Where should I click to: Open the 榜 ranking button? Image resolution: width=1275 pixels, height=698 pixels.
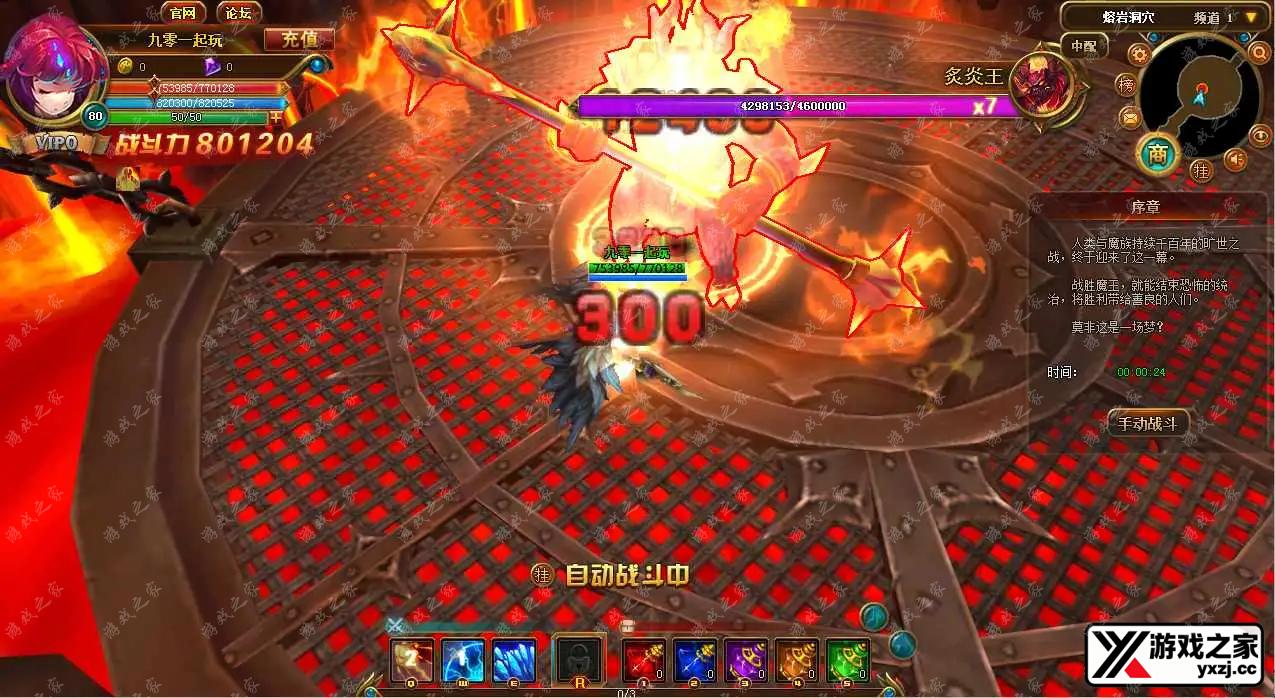click(1126, 85)
